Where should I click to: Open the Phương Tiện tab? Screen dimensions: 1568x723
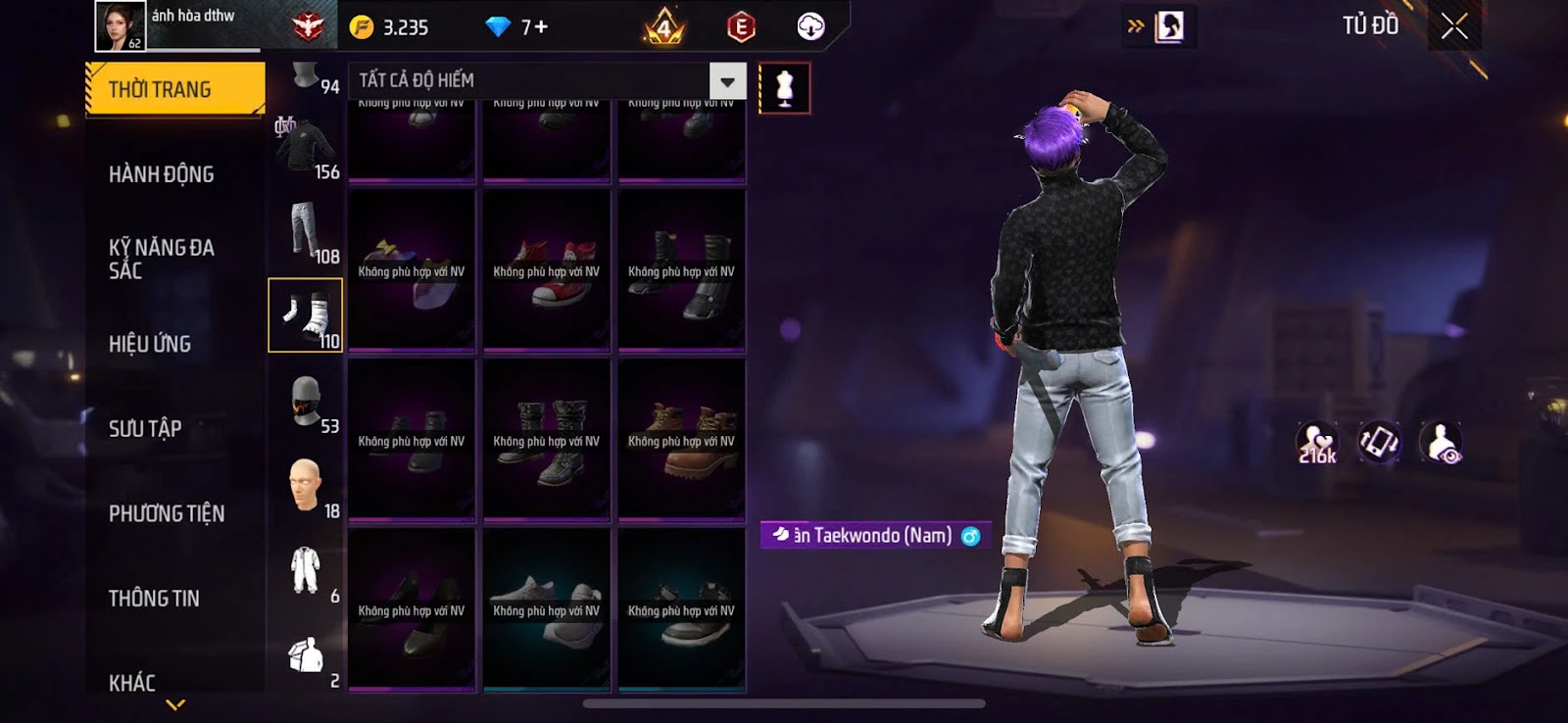(167, 513)
